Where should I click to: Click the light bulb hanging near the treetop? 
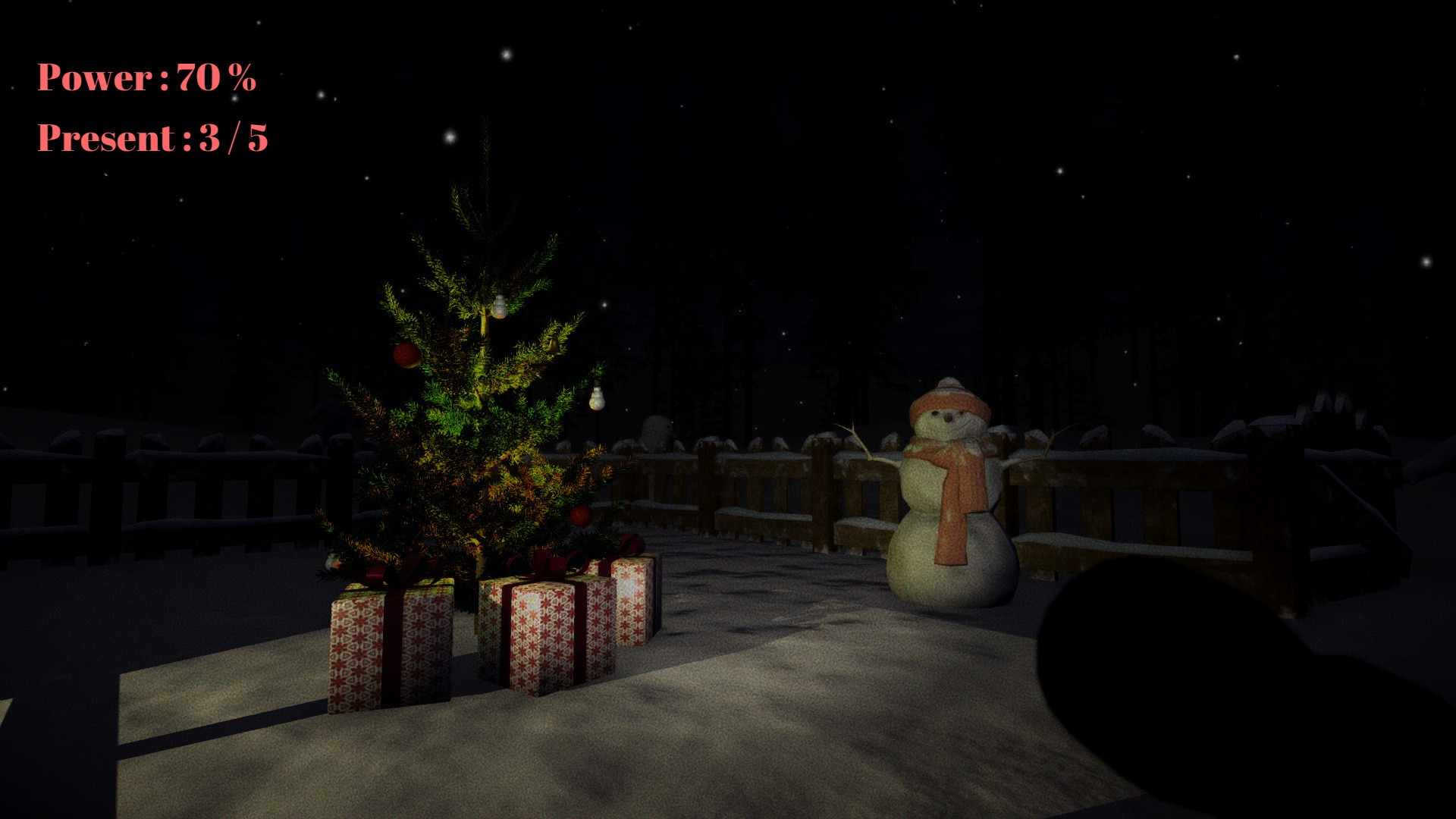click(x=499, y=305)
